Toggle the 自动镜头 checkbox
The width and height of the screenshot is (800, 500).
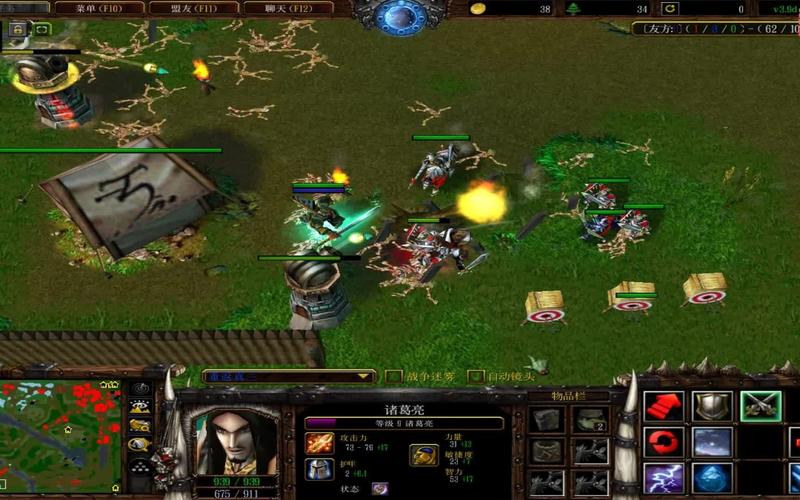(477, 377)
